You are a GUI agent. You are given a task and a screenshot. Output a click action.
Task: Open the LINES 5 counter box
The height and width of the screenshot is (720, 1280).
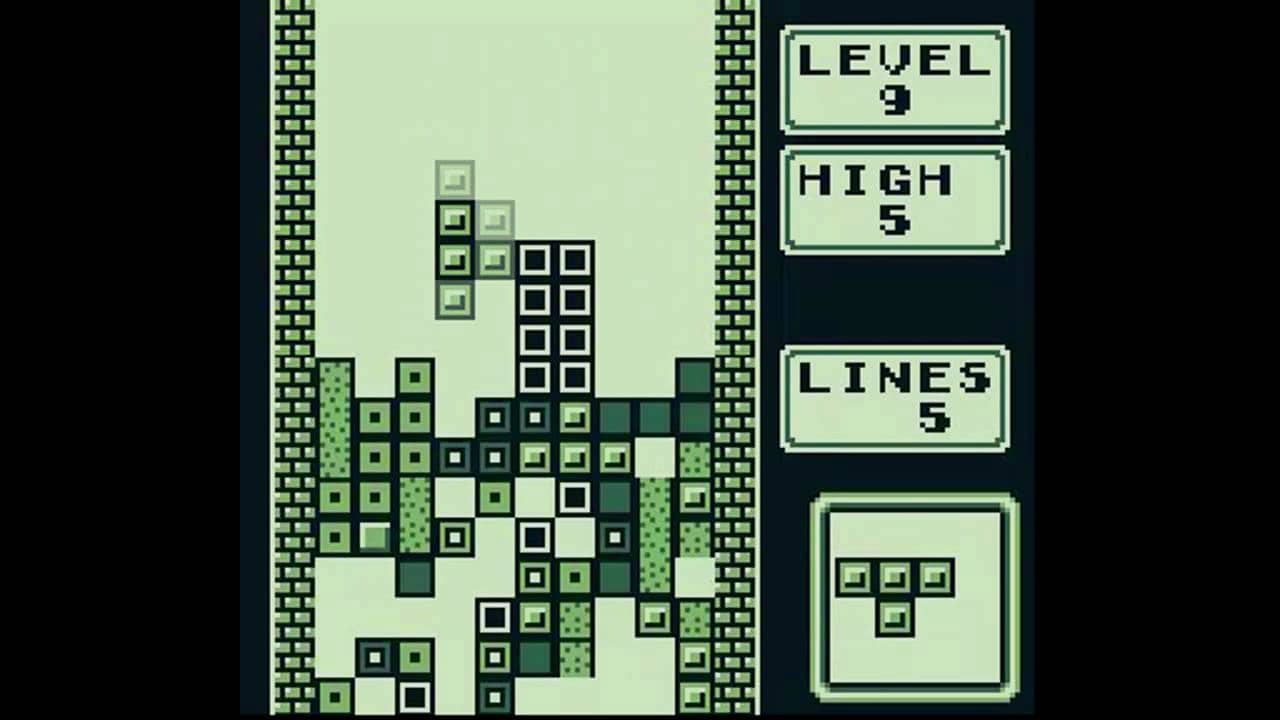895,396
